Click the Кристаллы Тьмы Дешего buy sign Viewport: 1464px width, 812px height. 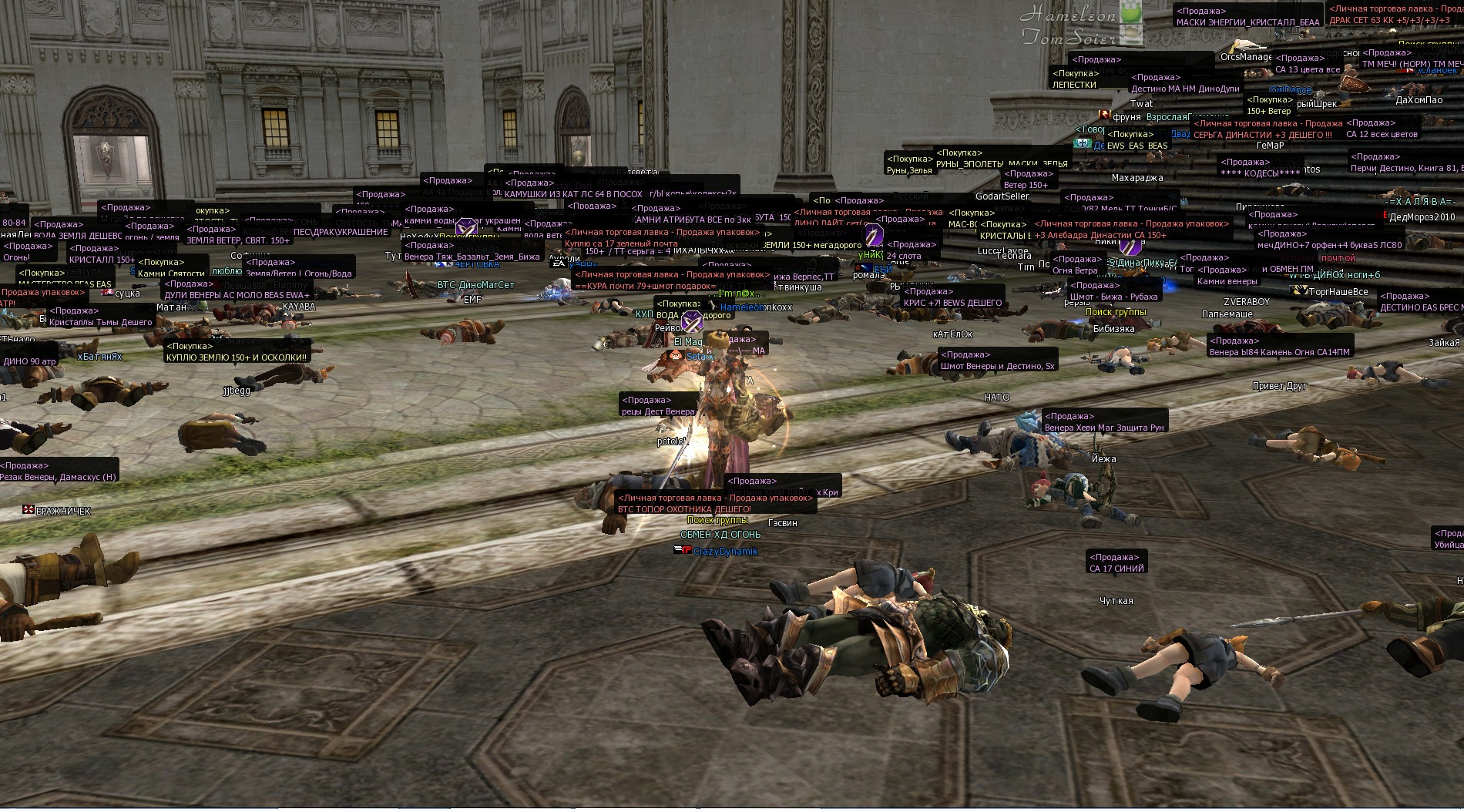coord(100,322)
